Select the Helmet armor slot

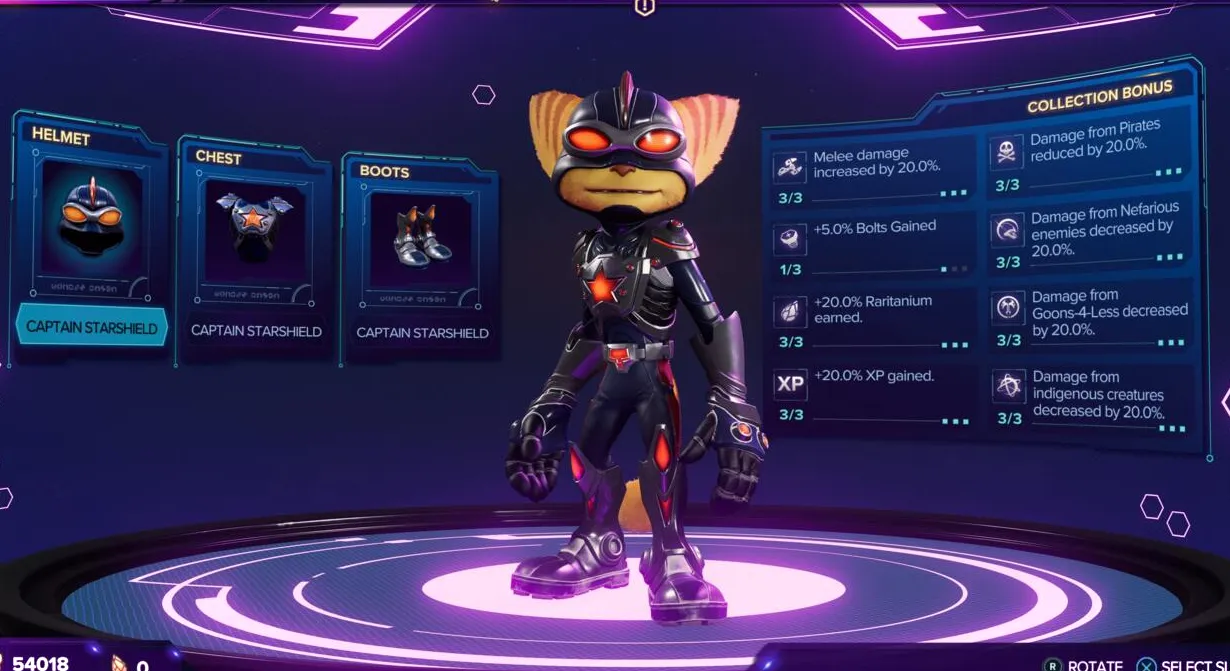click(x=90, y=222)
